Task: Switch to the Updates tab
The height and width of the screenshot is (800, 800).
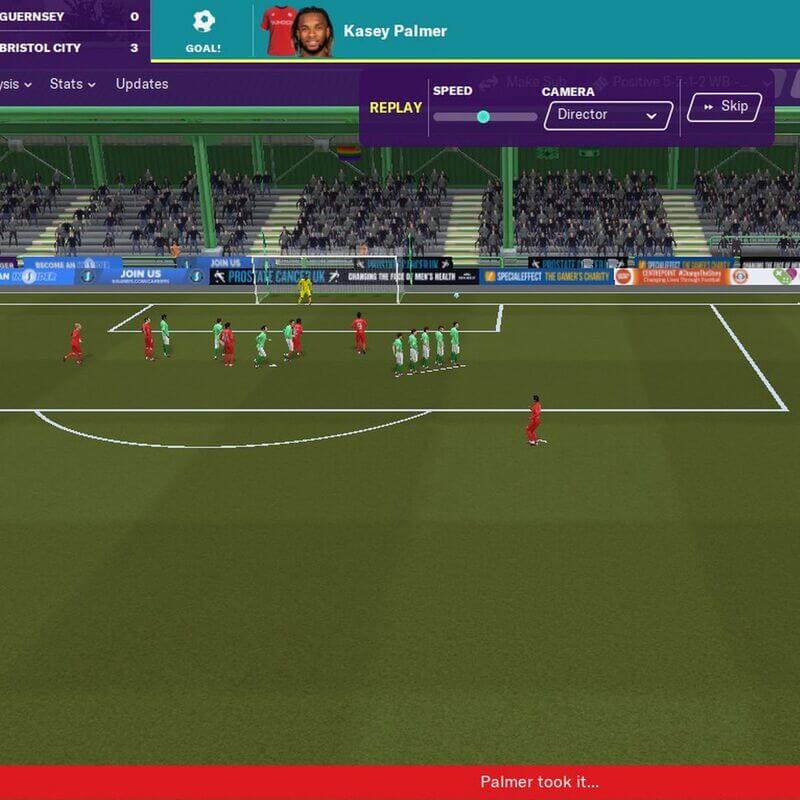Action: [x=142, y=84]
